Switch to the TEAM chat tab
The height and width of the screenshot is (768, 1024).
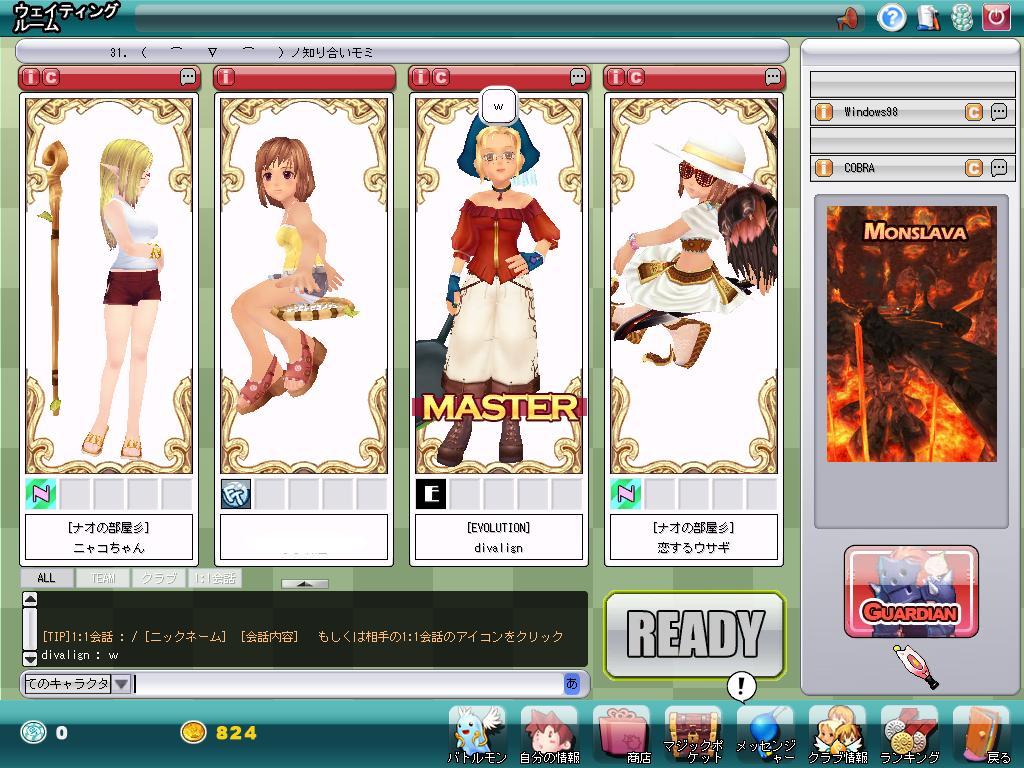tap(103, 578)
